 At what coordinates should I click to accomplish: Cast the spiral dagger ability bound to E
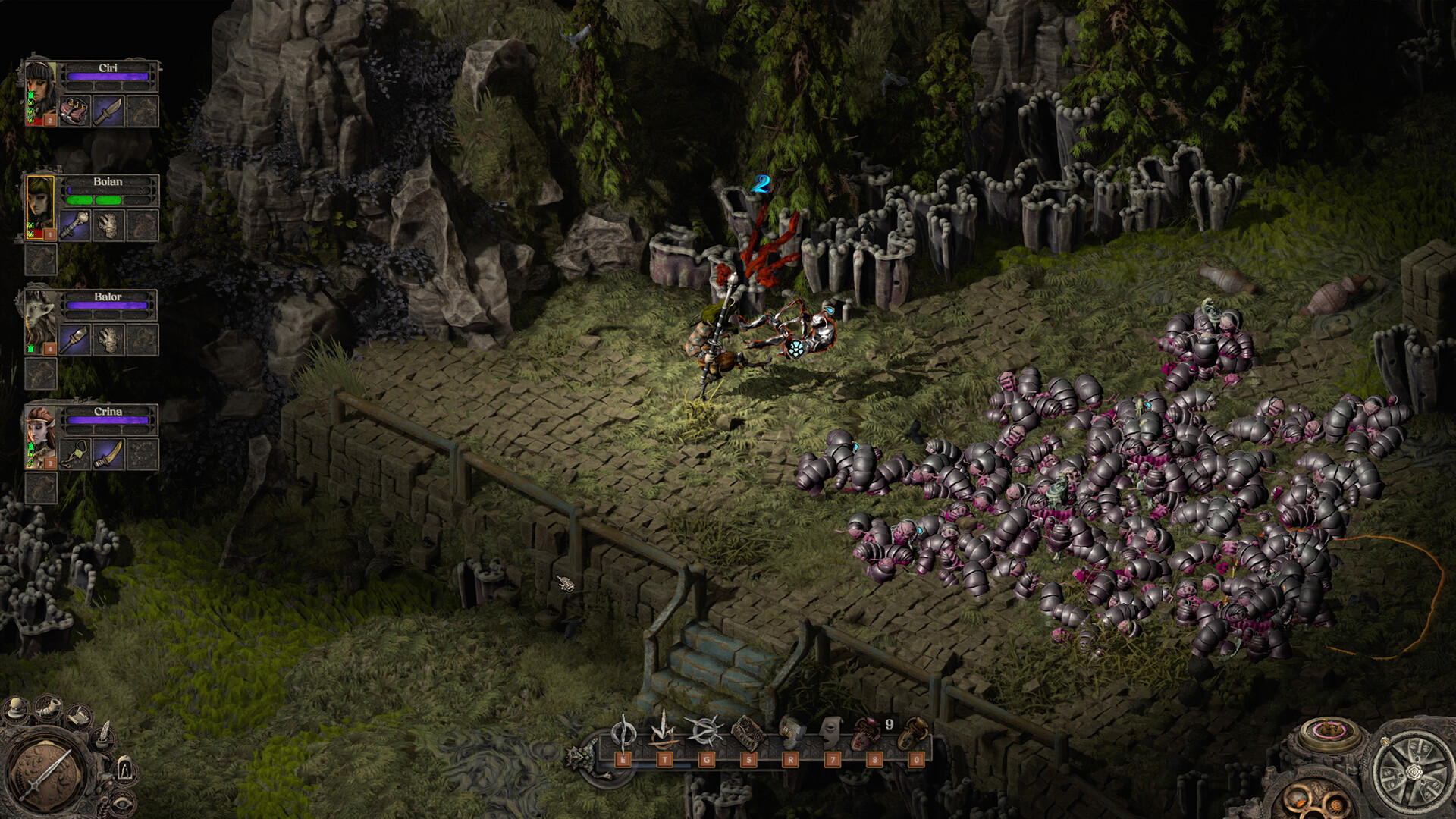(622, 732)
